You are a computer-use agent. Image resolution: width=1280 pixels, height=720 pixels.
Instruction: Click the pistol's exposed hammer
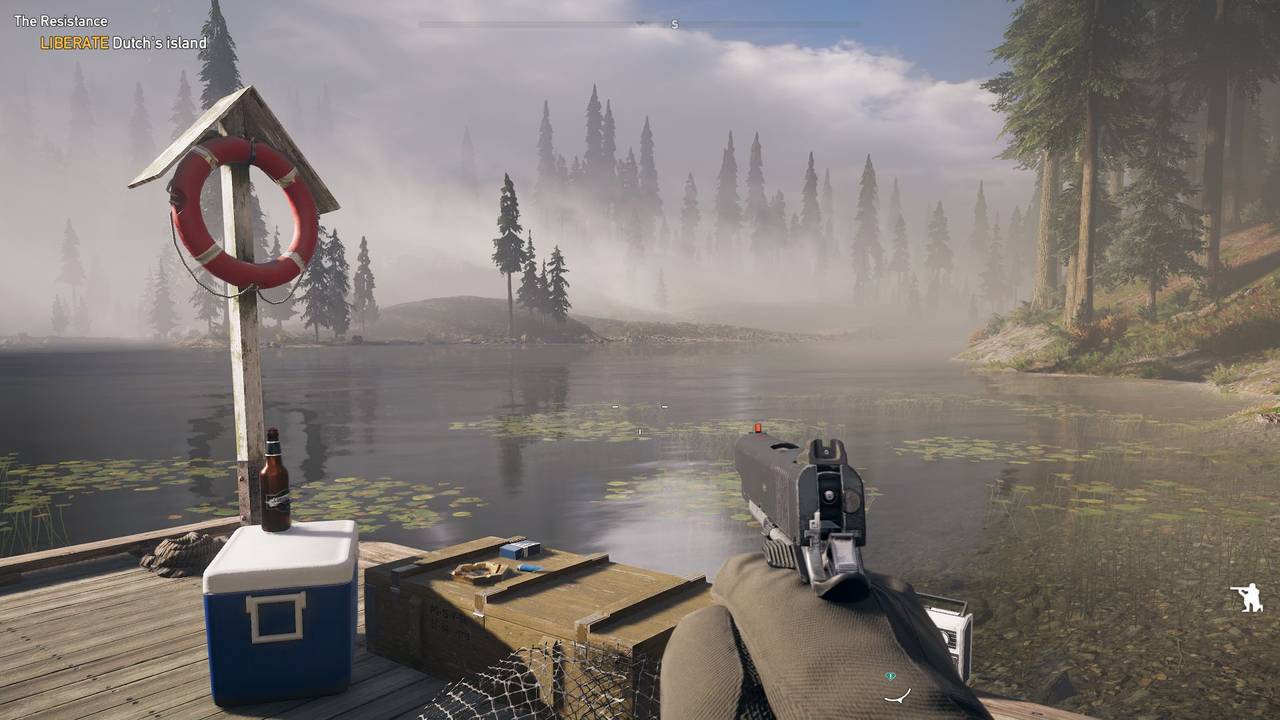(843, 551)
